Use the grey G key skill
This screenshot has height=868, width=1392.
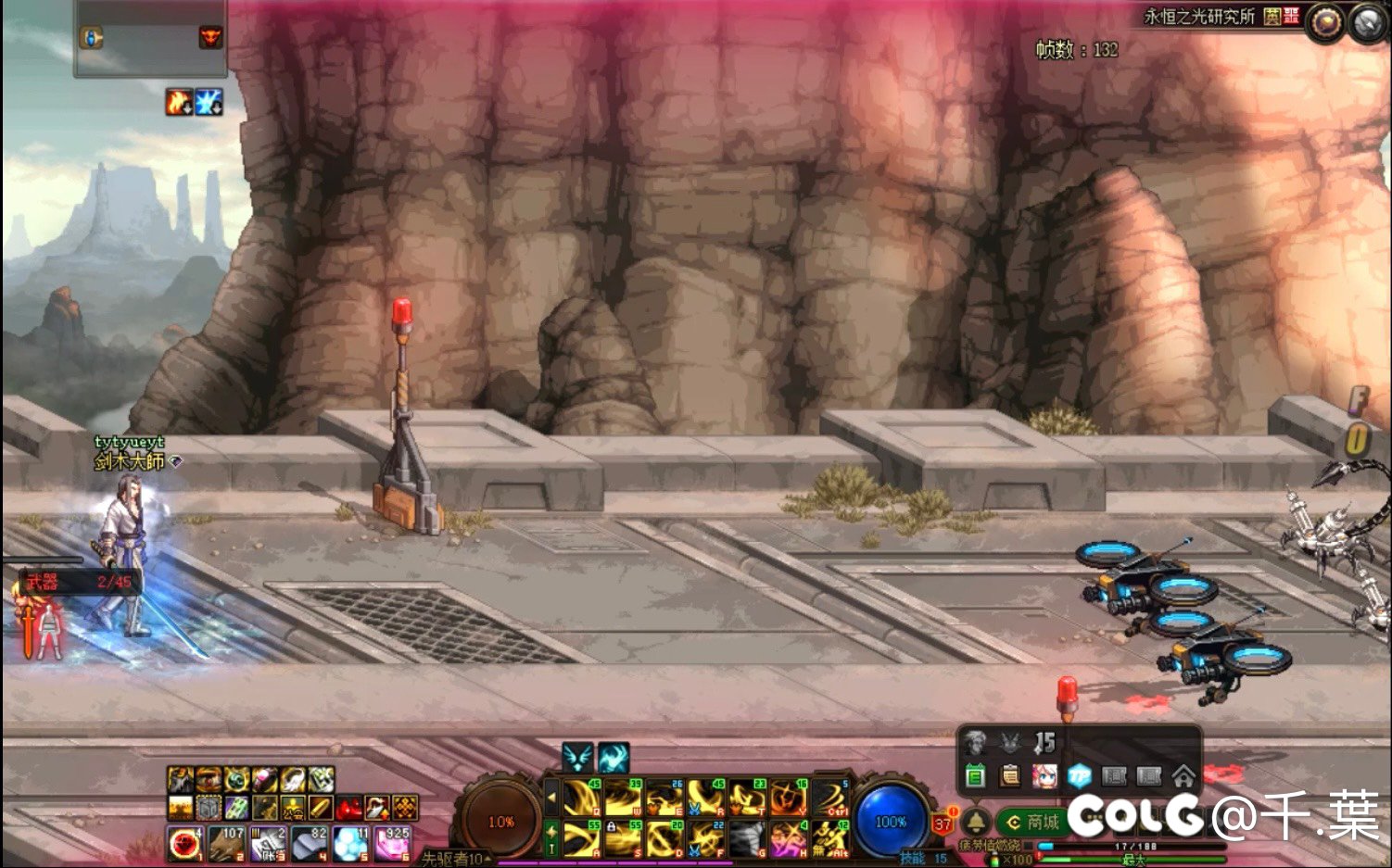(747, 839)
